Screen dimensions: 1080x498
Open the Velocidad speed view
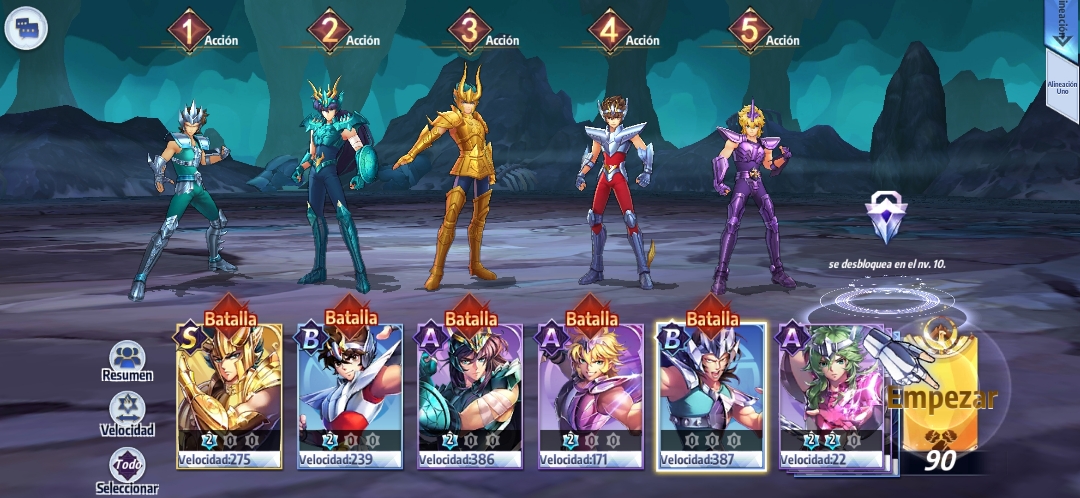[127, 415]
